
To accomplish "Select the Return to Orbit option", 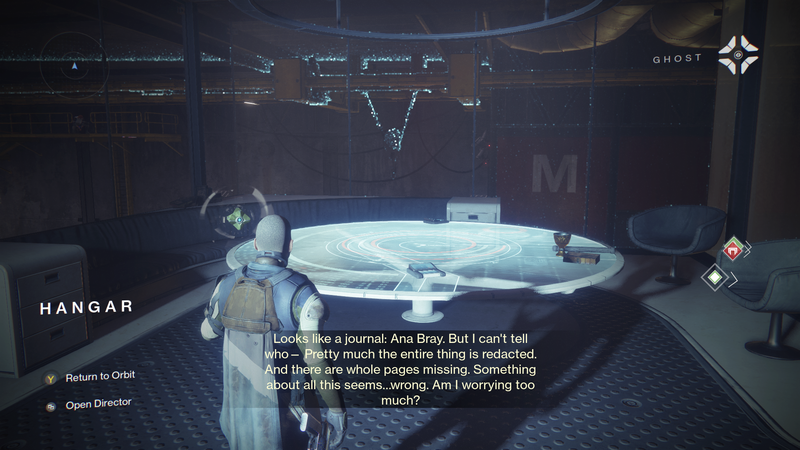I will click(99, 377).
